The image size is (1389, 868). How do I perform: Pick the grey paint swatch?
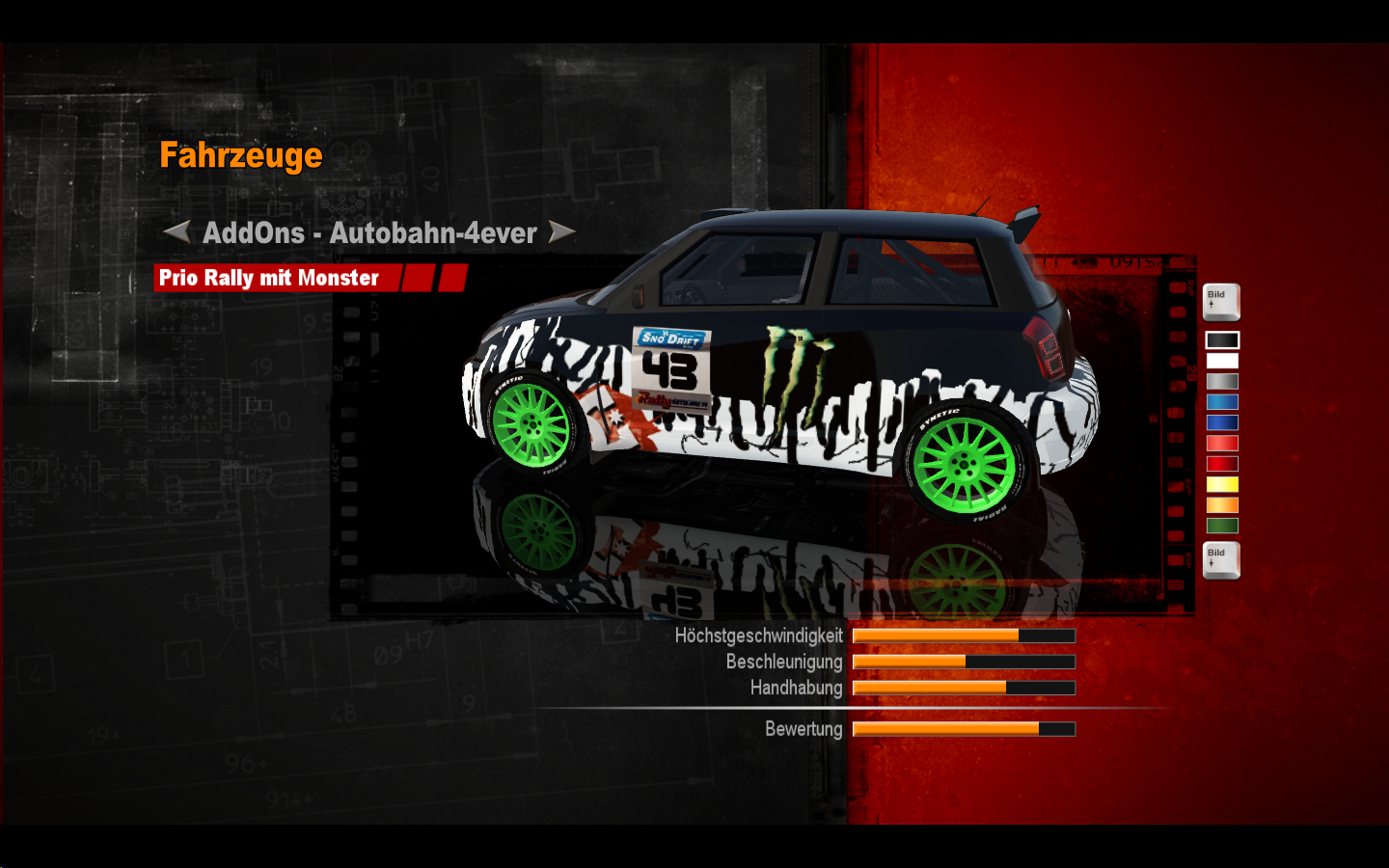click(1222, 382)
